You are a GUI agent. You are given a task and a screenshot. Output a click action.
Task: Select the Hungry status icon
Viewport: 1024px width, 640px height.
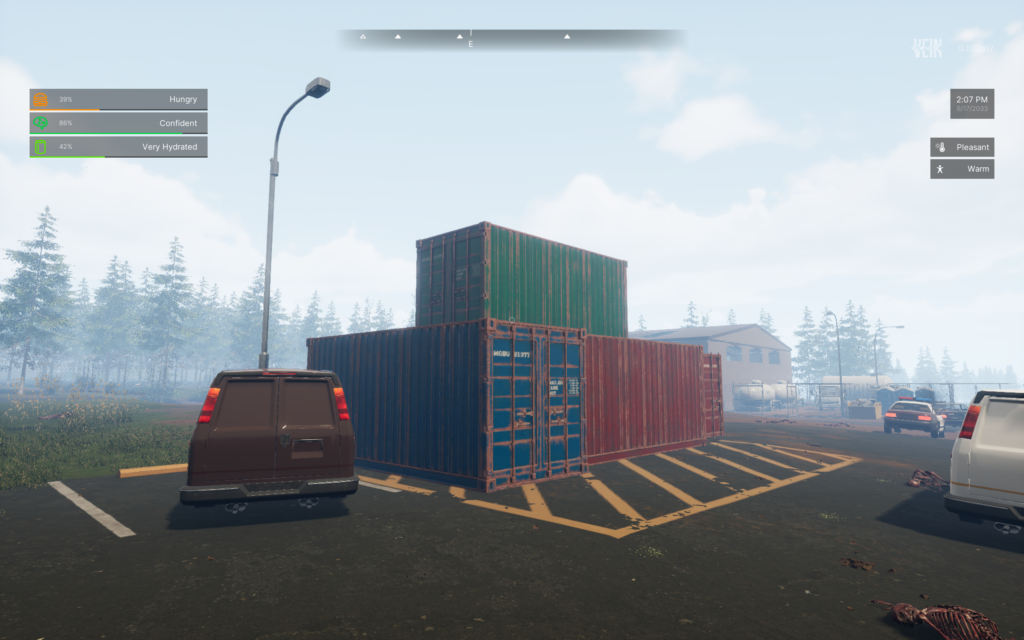[41, 99]
